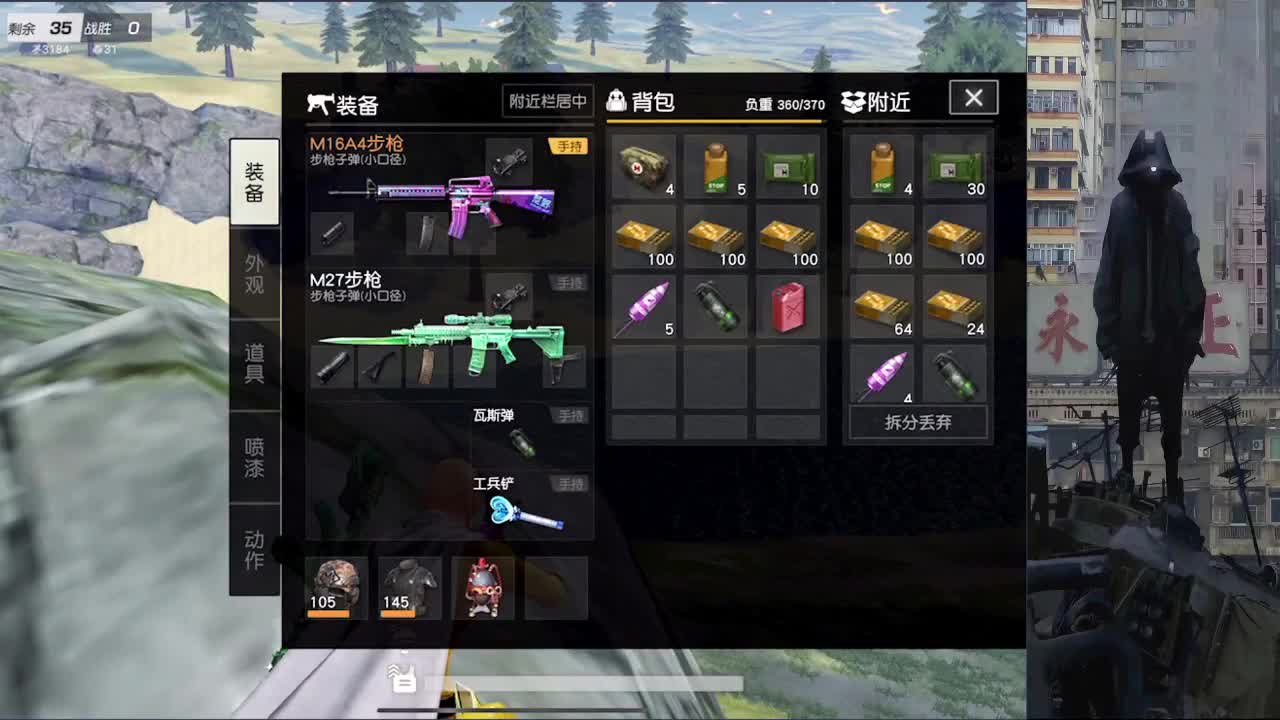Image resolution: width=1280 pixels, height=720 pixels.
Task: Click the red fuel can in backpack
Action: click(x=789, y=307)
